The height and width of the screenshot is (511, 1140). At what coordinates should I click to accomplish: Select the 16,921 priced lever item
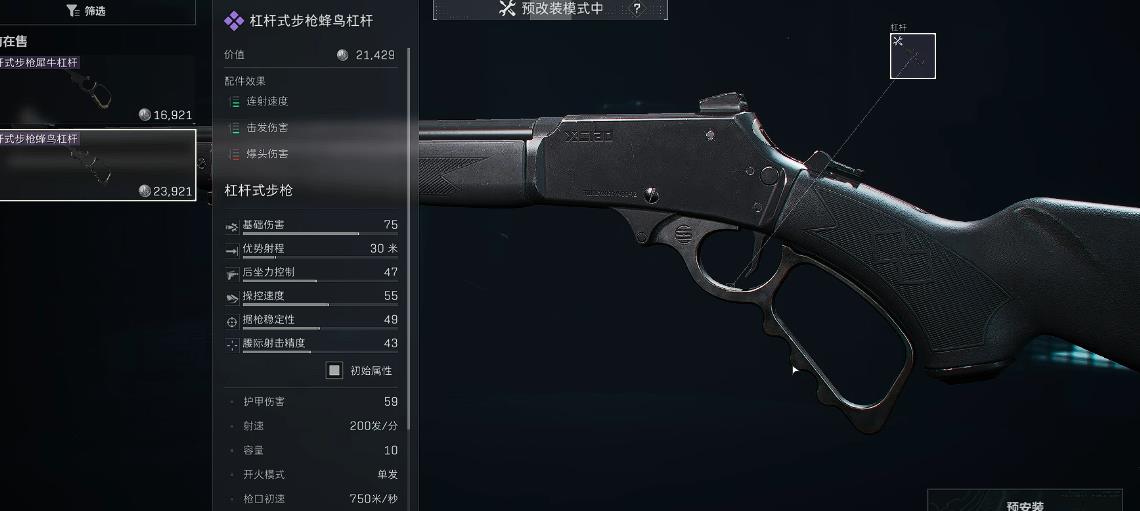point(97,90)
